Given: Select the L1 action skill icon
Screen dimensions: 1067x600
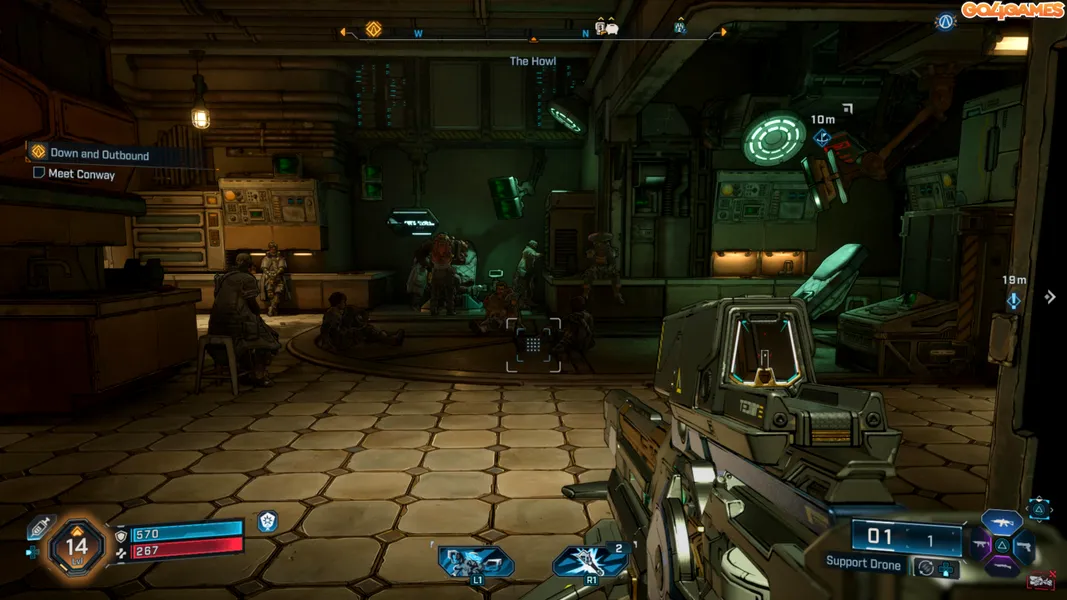Looking at the screenshot, I should pyautogui.click(x=476, y=563).
